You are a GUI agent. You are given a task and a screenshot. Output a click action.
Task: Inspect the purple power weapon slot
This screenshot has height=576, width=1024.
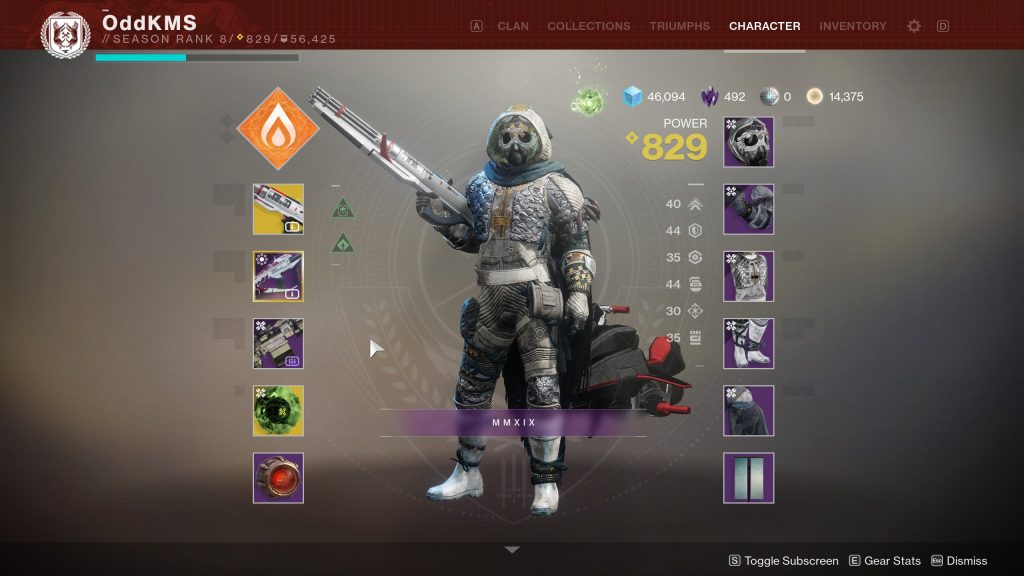278,343
